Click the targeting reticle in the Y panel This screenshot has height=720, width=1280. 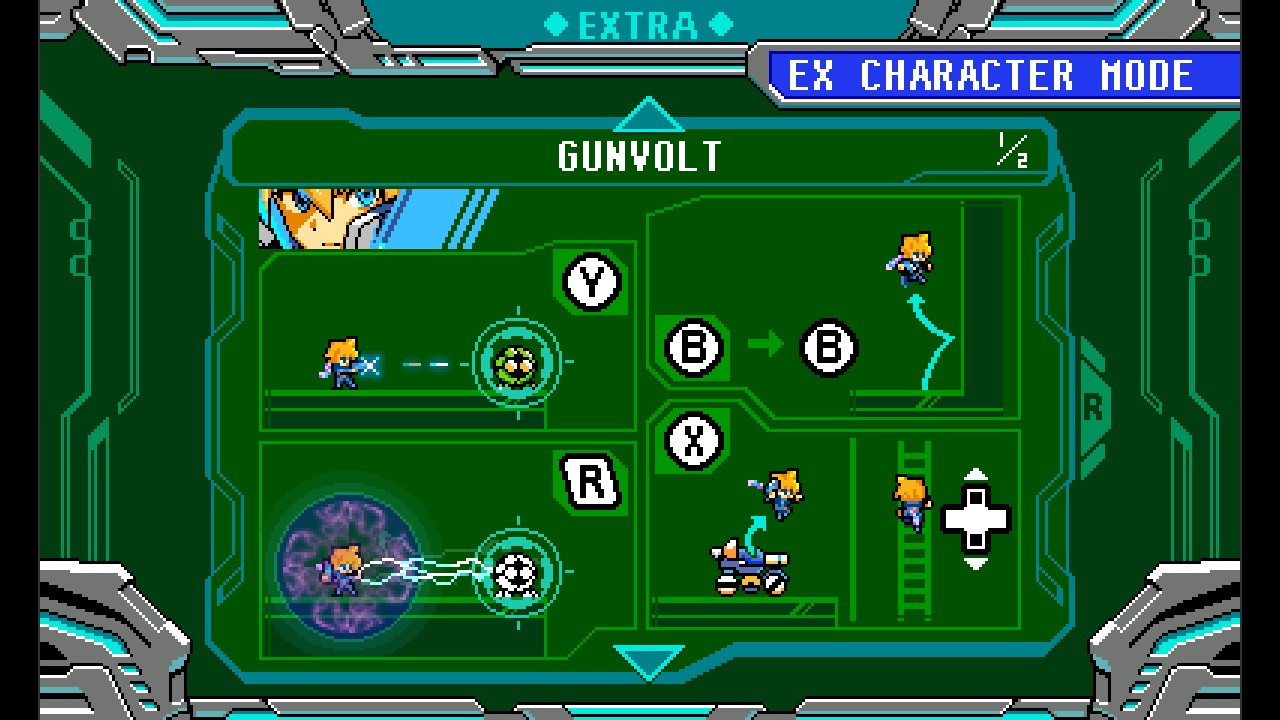pyautogui.click(x=516, y=361)
